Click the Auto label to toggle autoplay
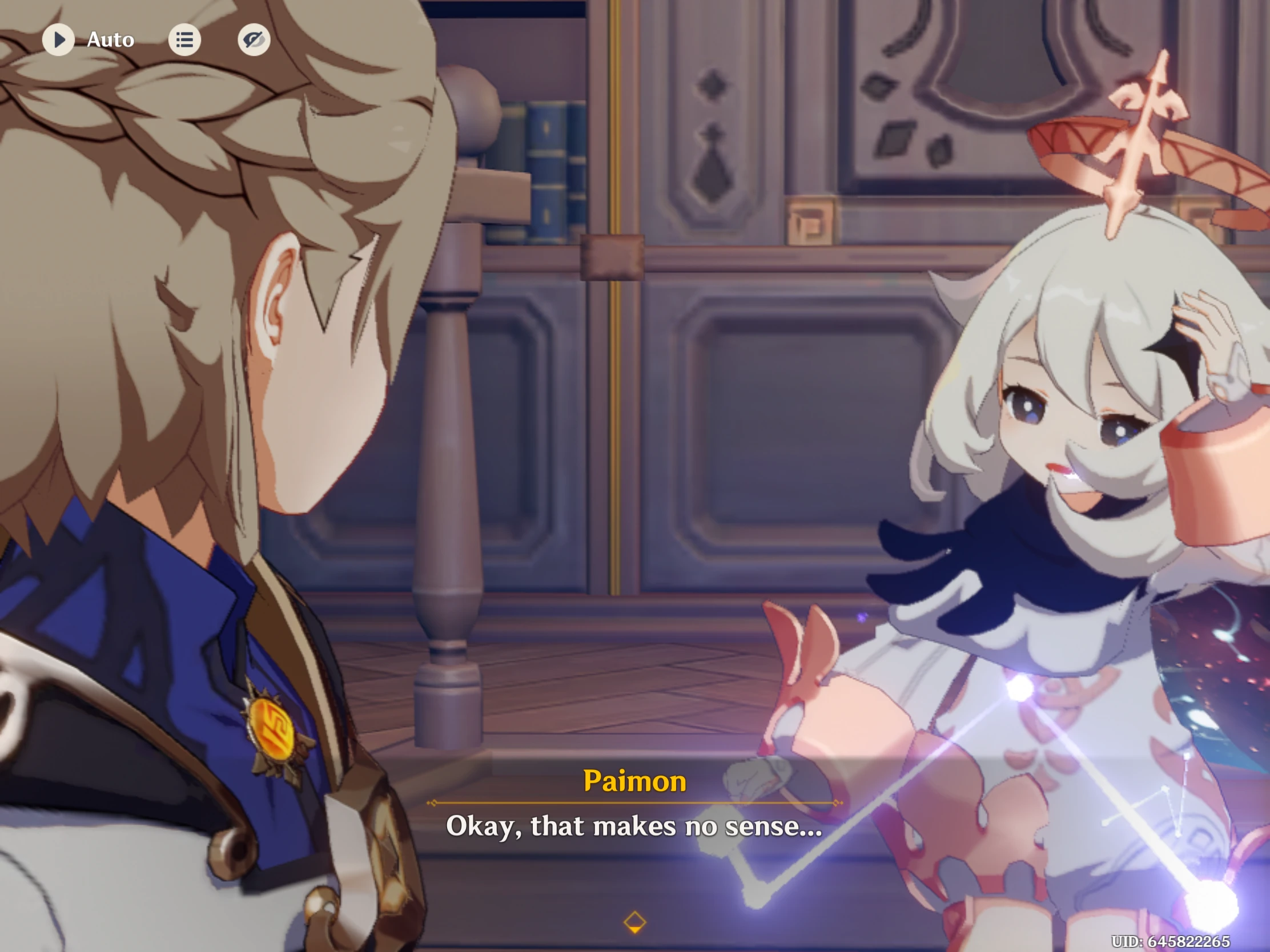Screen dimensions: 1270x952 (110, 39)
